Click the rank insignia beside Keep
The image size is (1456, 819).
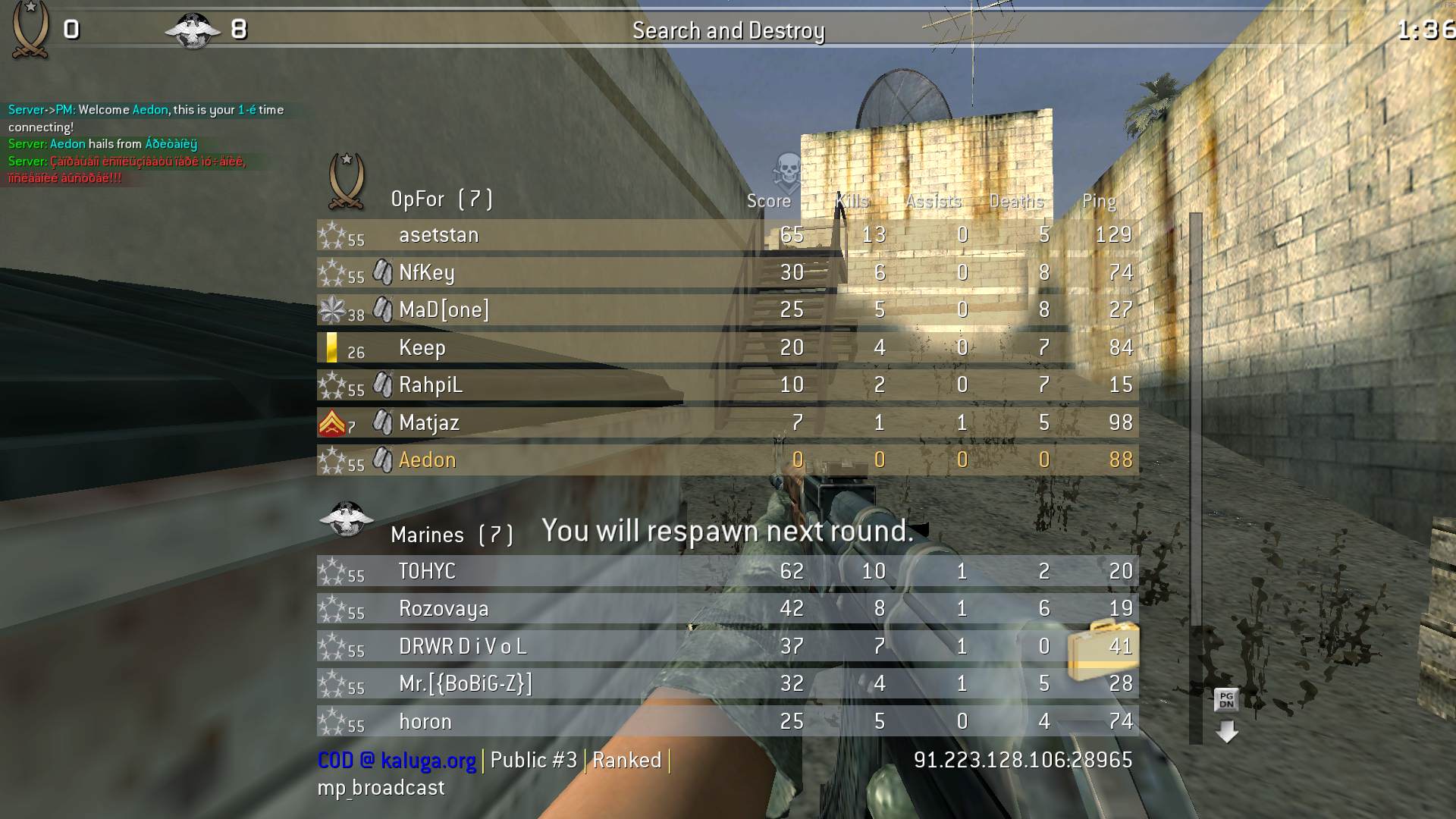[331, 347]
